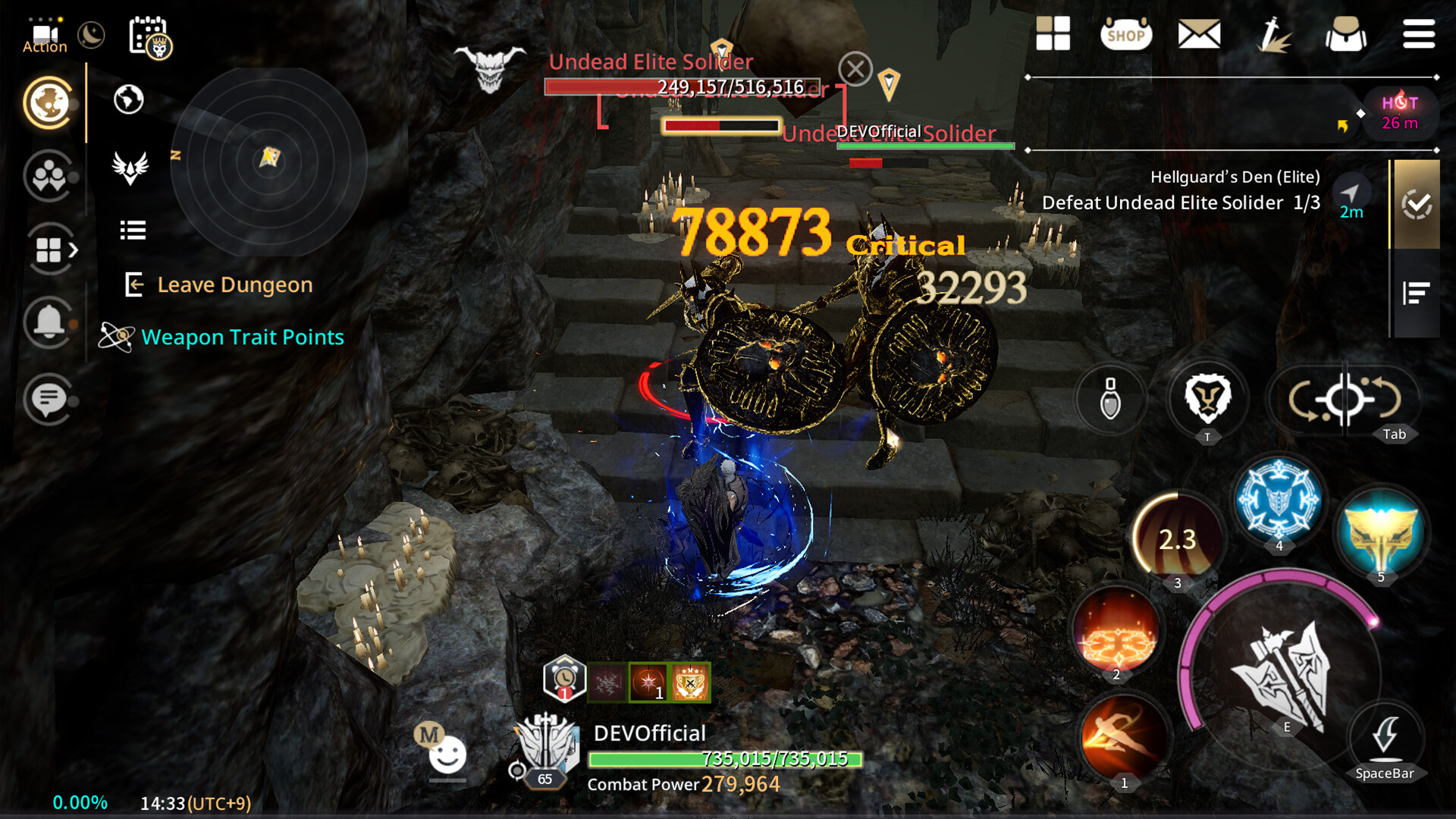Image resolution: width=1456 pixels, height=819 pixels.
Task: Toggle the night mode moon icon
Action: 91,35
